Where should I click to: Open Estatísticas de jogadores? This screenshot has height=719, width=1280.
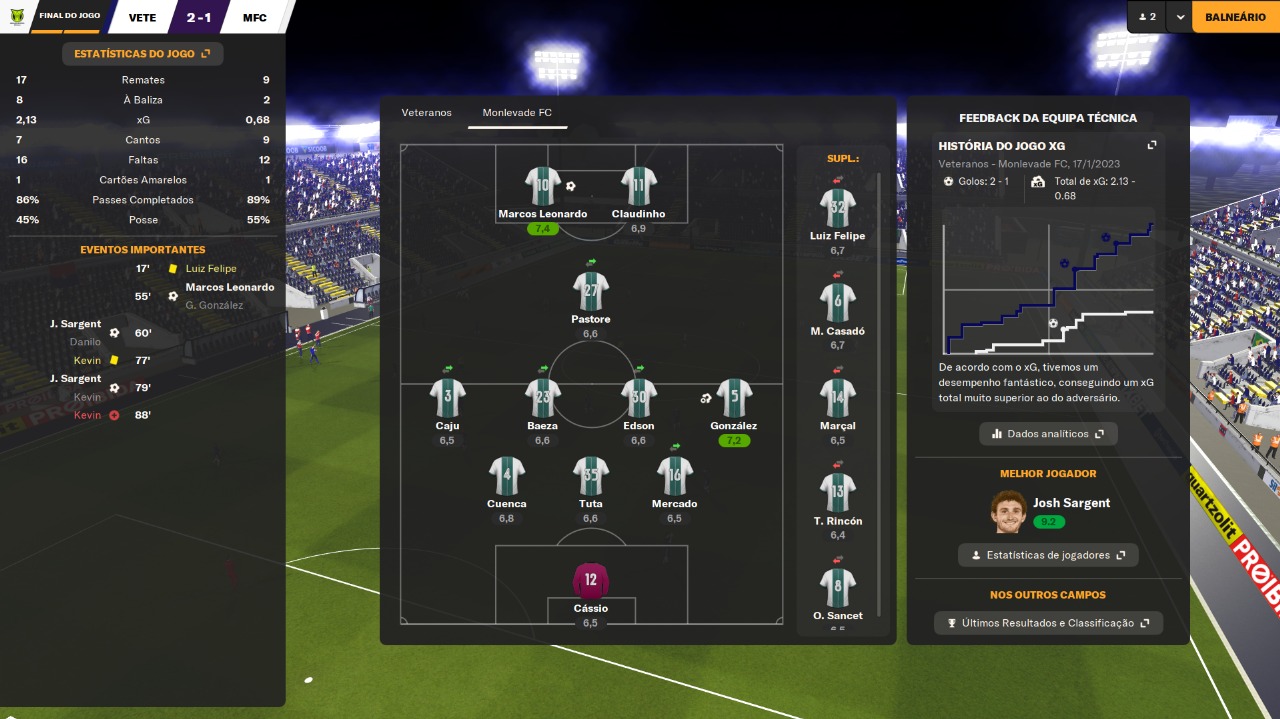point(1048,555)
